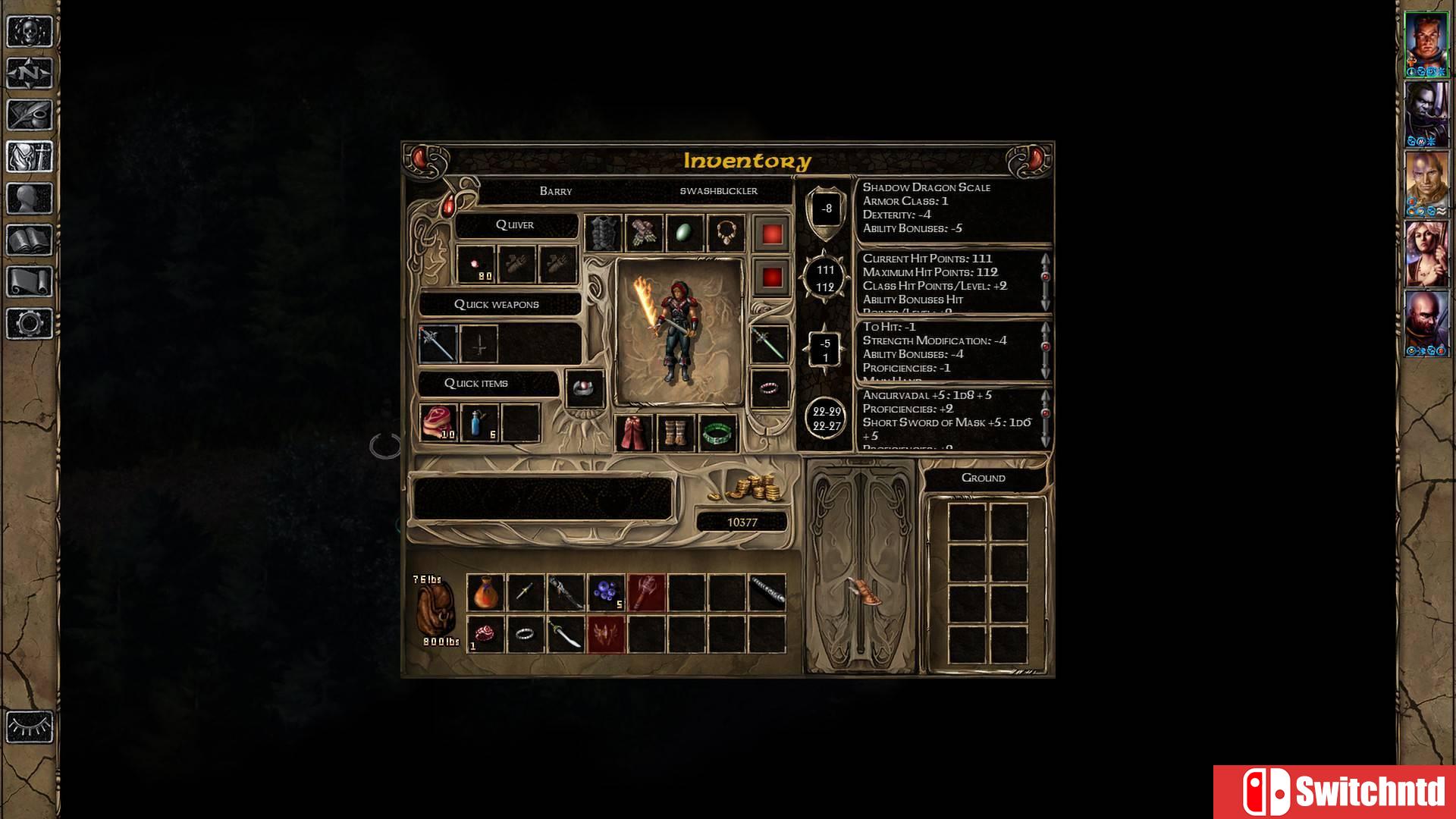
Task: Click the blue potion quick item slot
Action: 479,425
